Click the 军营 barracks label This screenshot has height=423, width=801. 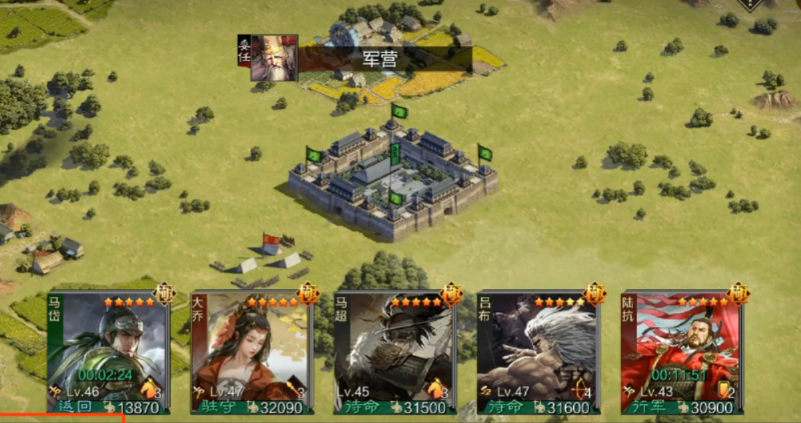point(380,59)
